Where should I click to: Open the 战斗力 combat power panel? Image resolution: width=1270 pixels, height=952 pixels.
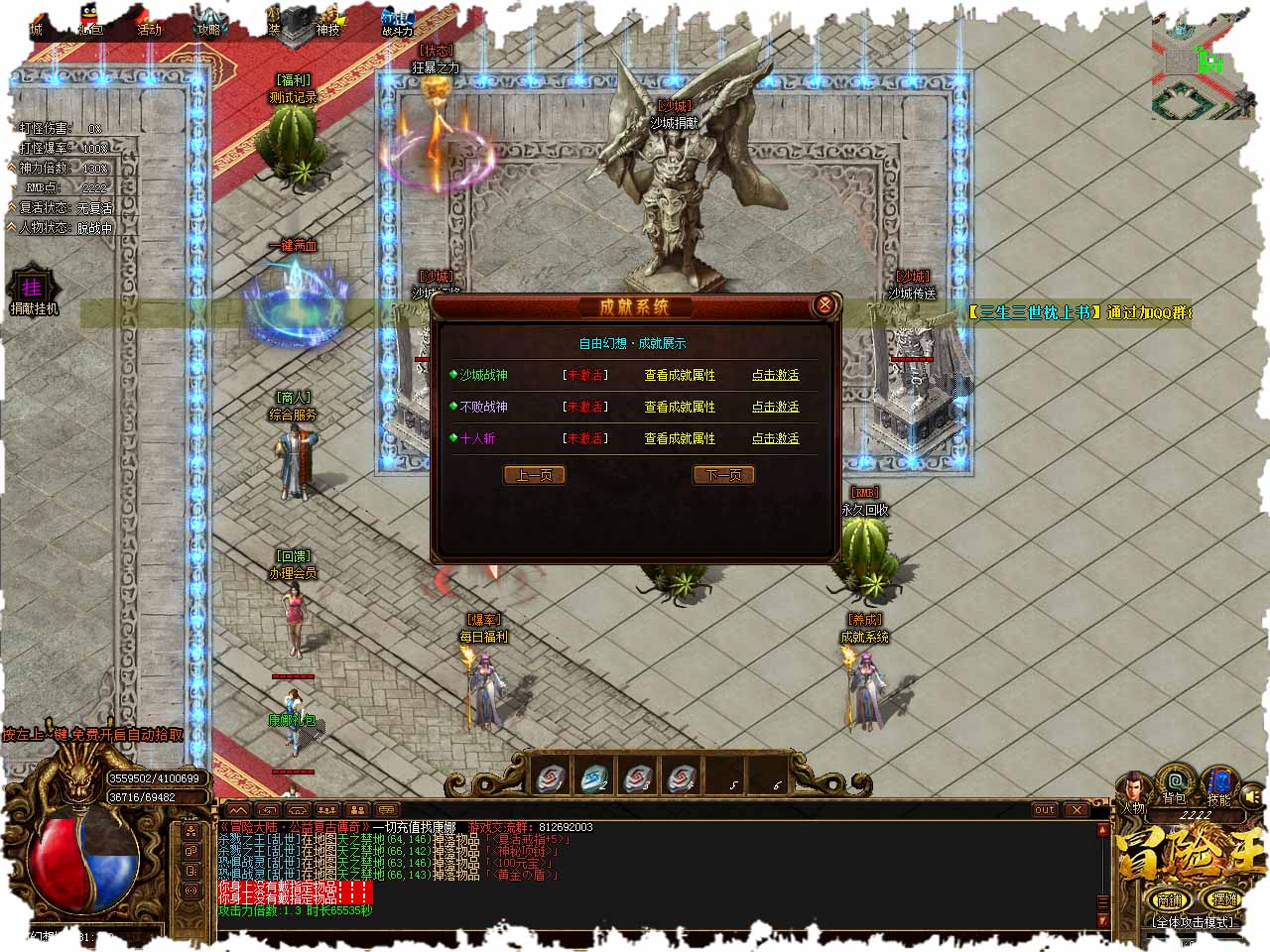click(x=398, y=24)
